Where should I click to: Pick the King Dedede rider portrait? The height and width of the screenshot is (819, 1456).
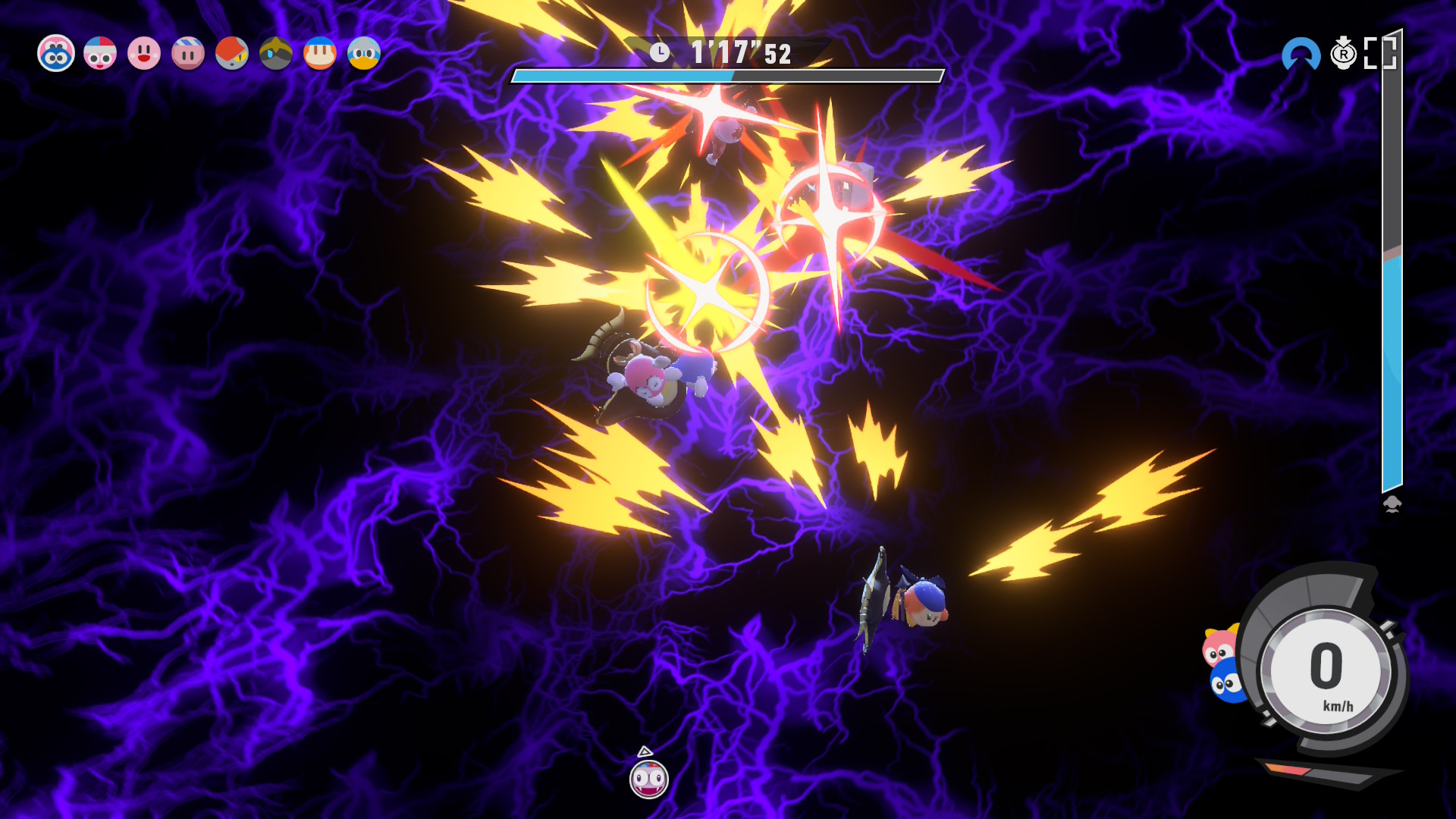pyautogui.click(x=364, y=54)
